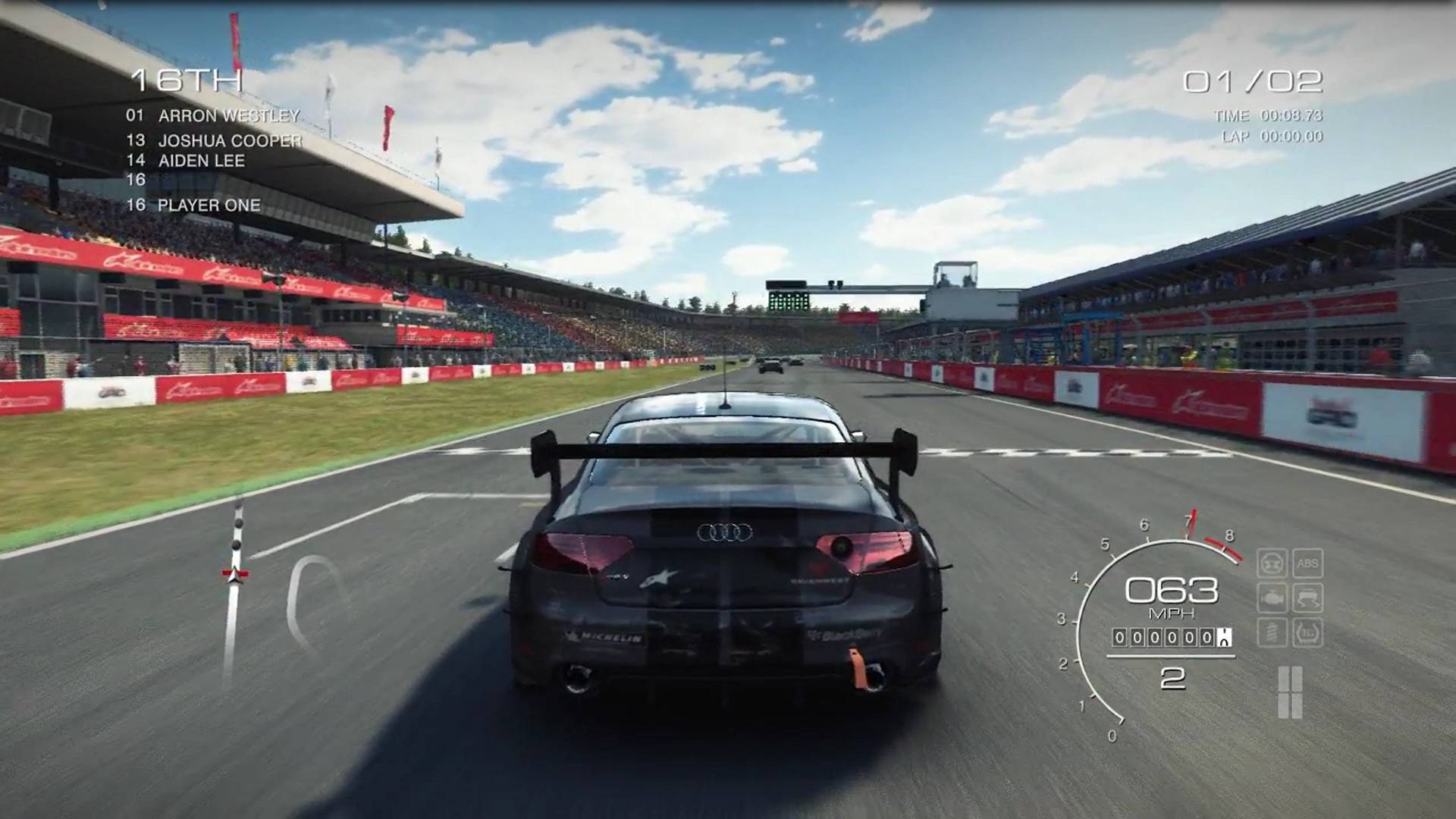Screen dimensions: 1456x819
Task: Click the Player One standings row
Action: 193,206
